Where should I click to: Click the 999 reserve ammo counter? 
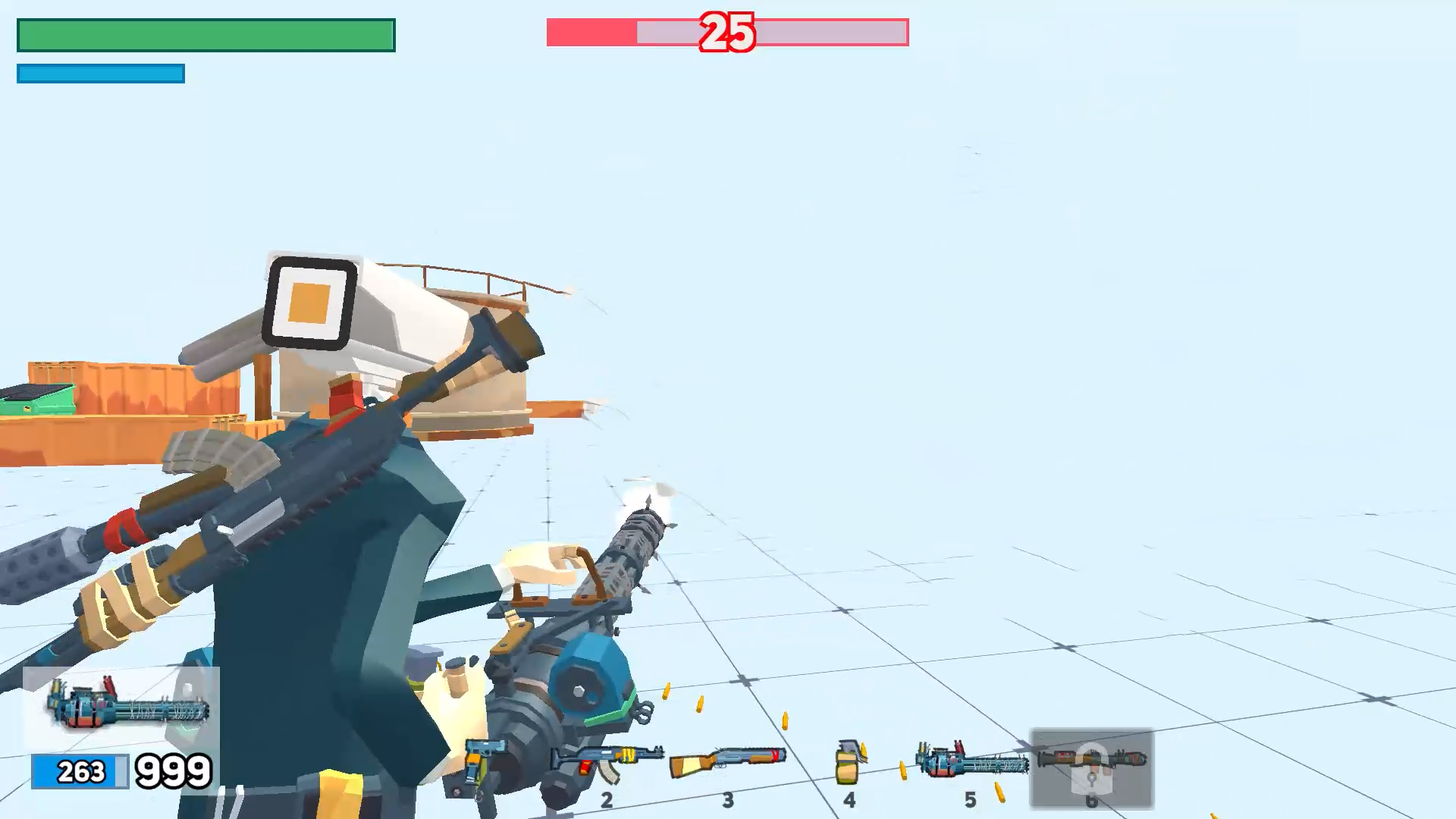click(x=173, y=771)
